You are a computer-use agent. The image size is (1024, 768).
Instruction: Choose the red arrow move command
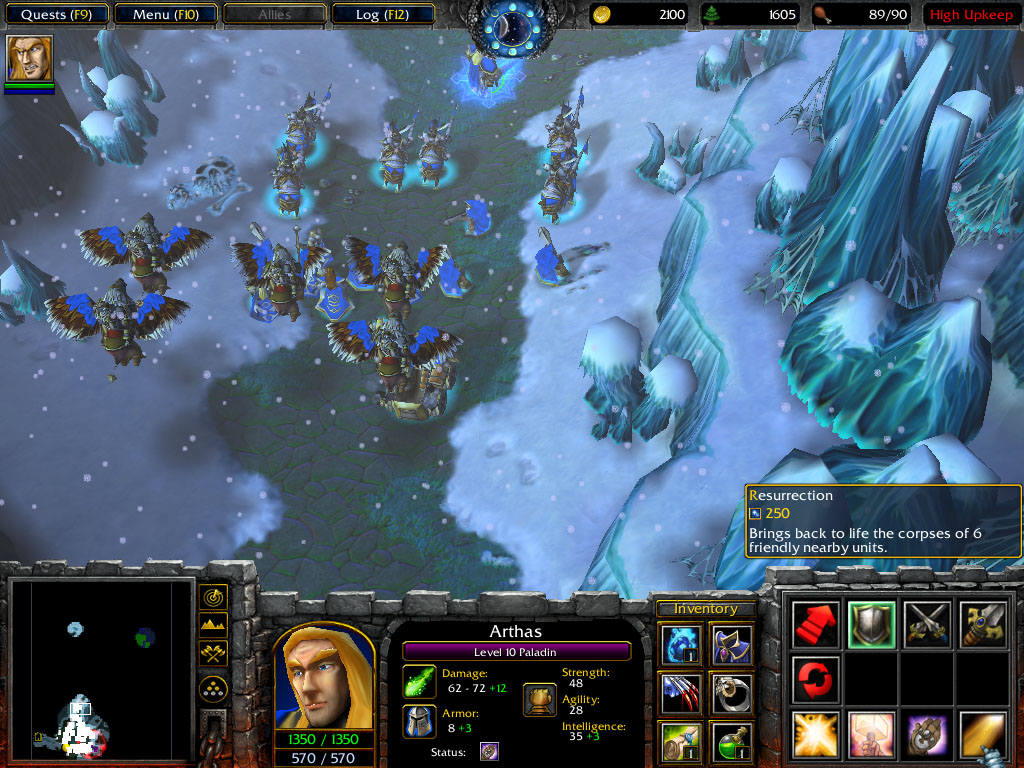coord(815,625)
